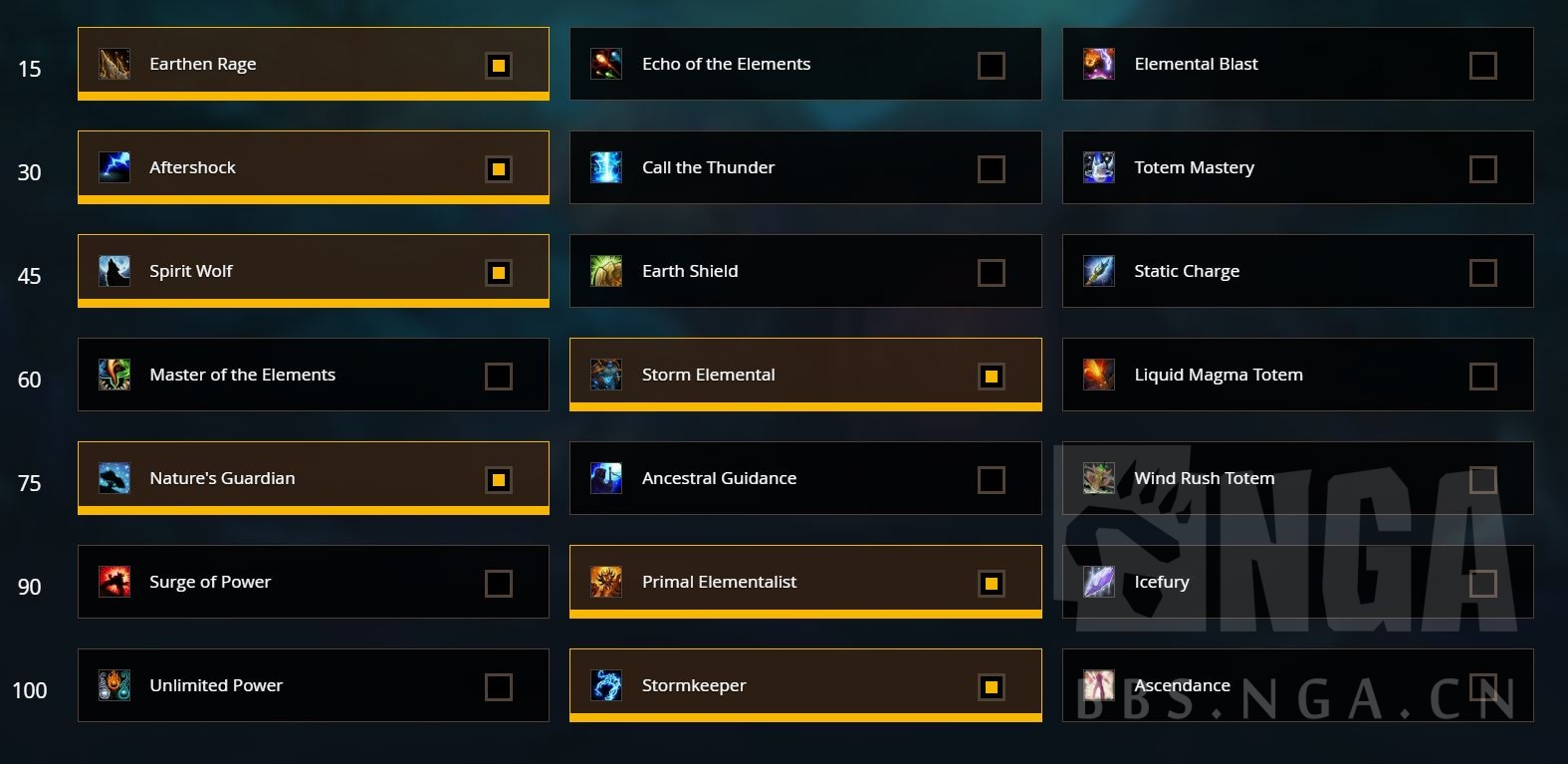Untick the Stormkeeper selection checkbox
1568x764 pixels.
point(990,686)
